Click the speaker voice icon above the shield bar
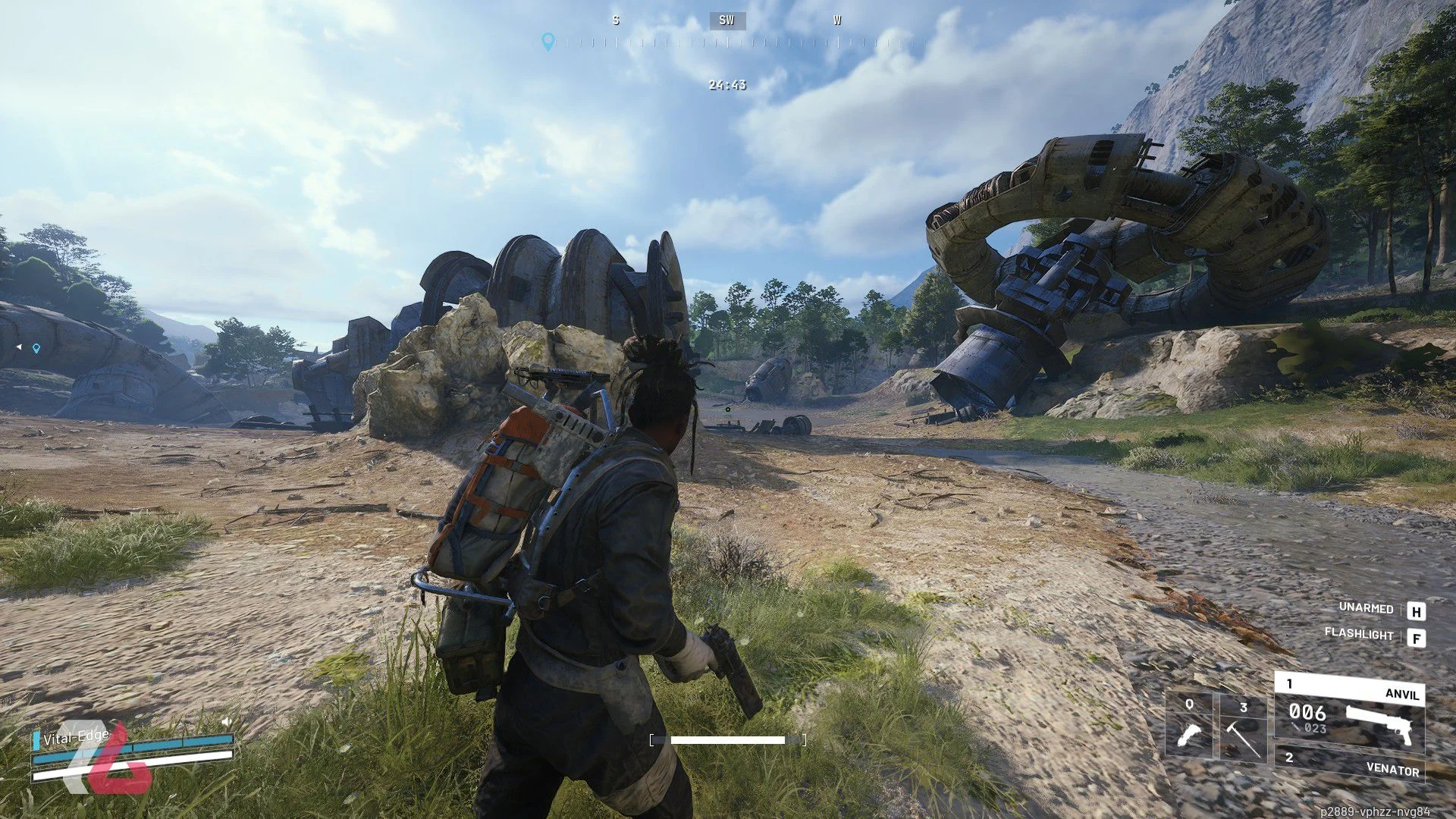 coord(226,722)
